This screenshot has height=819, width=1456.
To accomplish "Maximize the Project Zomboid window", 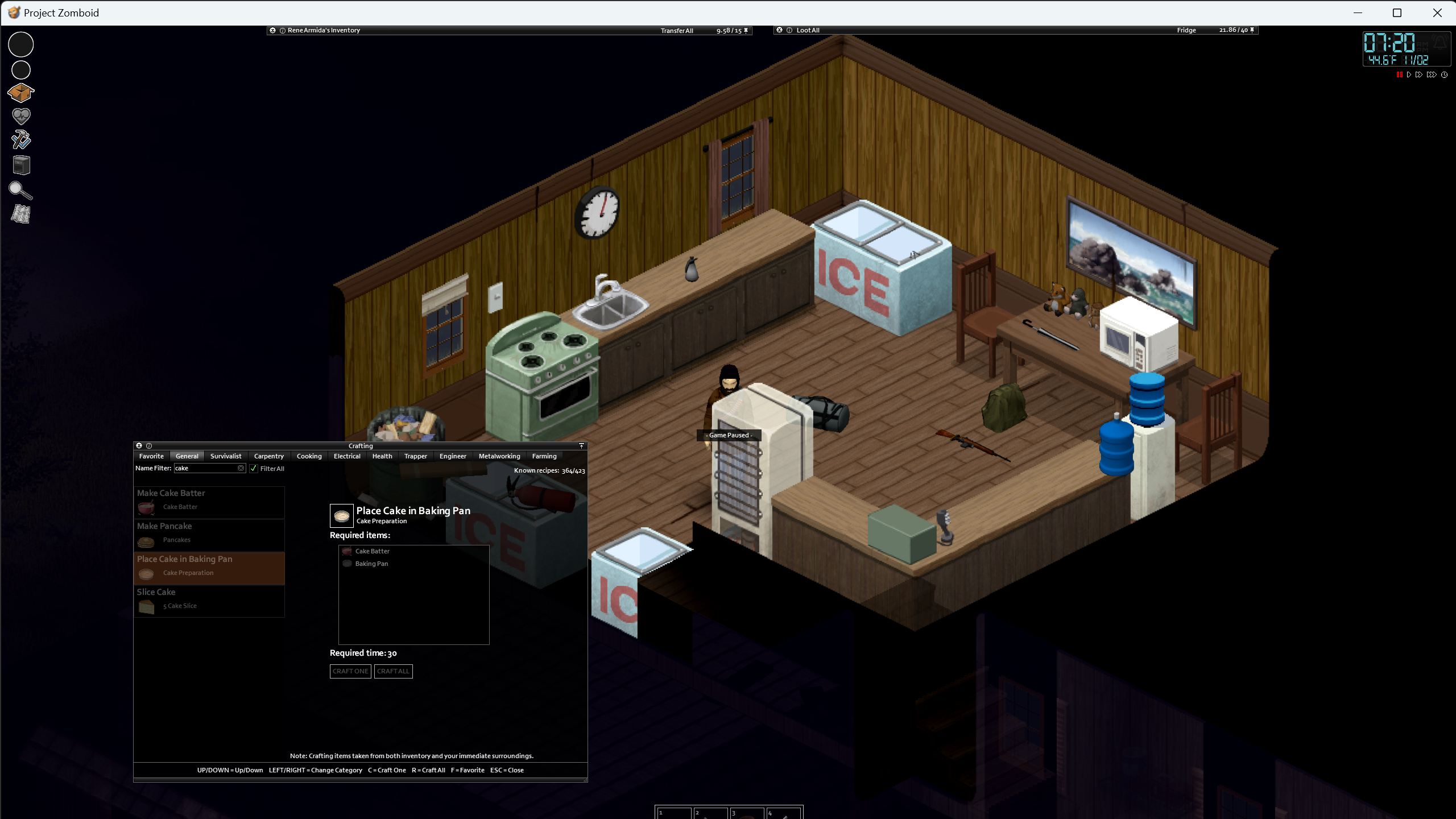I will coord(1397,13).
